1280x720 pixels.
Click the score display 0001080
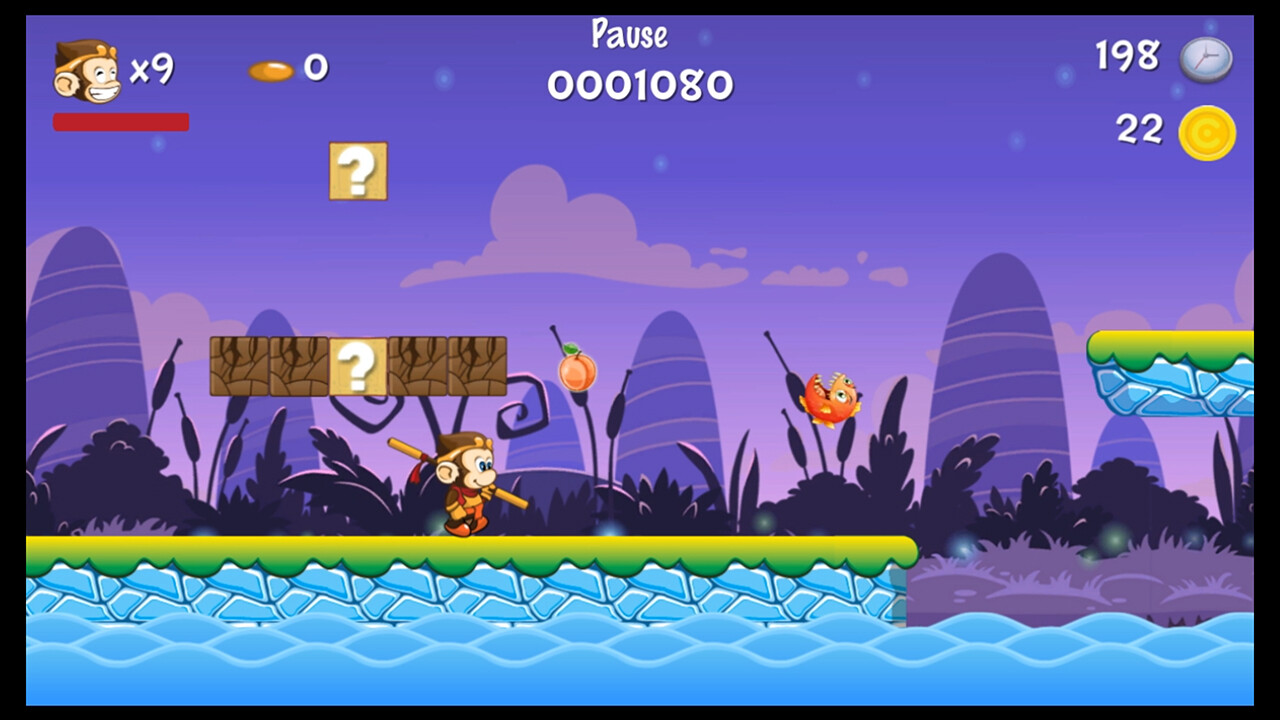(639, 85)
